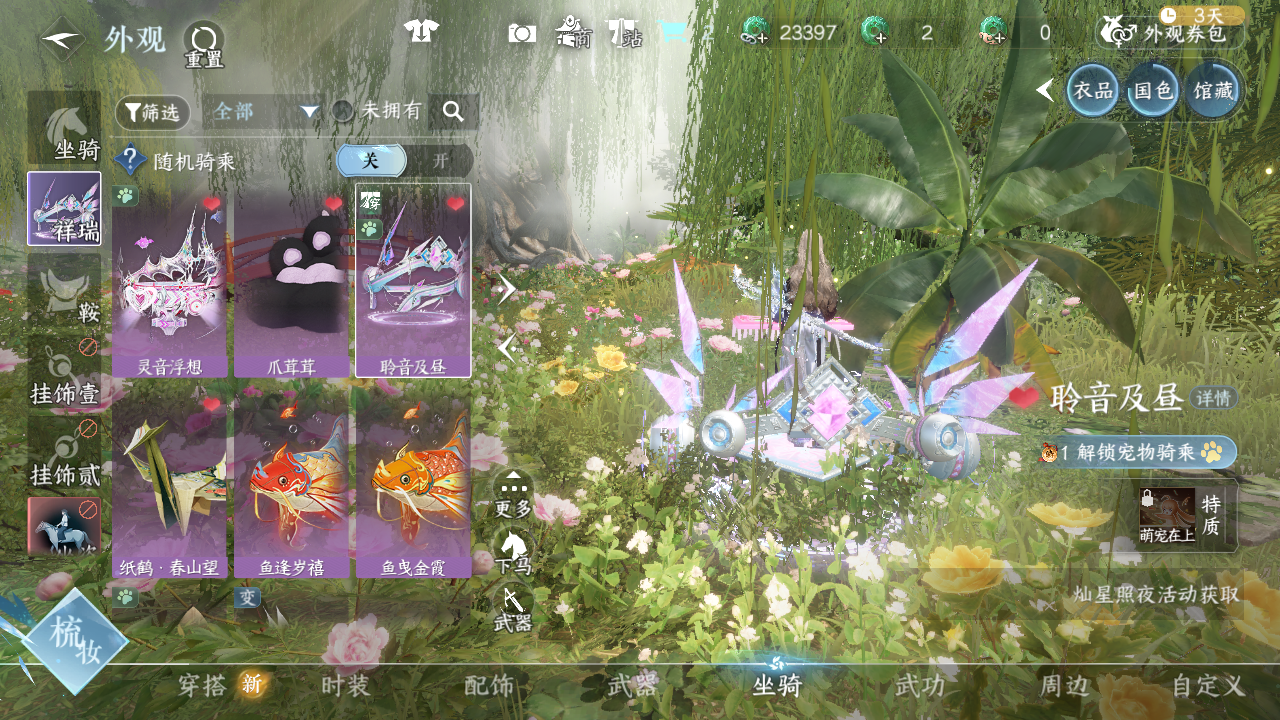1280x720 pixels.
Task: Switch to the 坐骑 side category
Action: click(x=65, y=130)
